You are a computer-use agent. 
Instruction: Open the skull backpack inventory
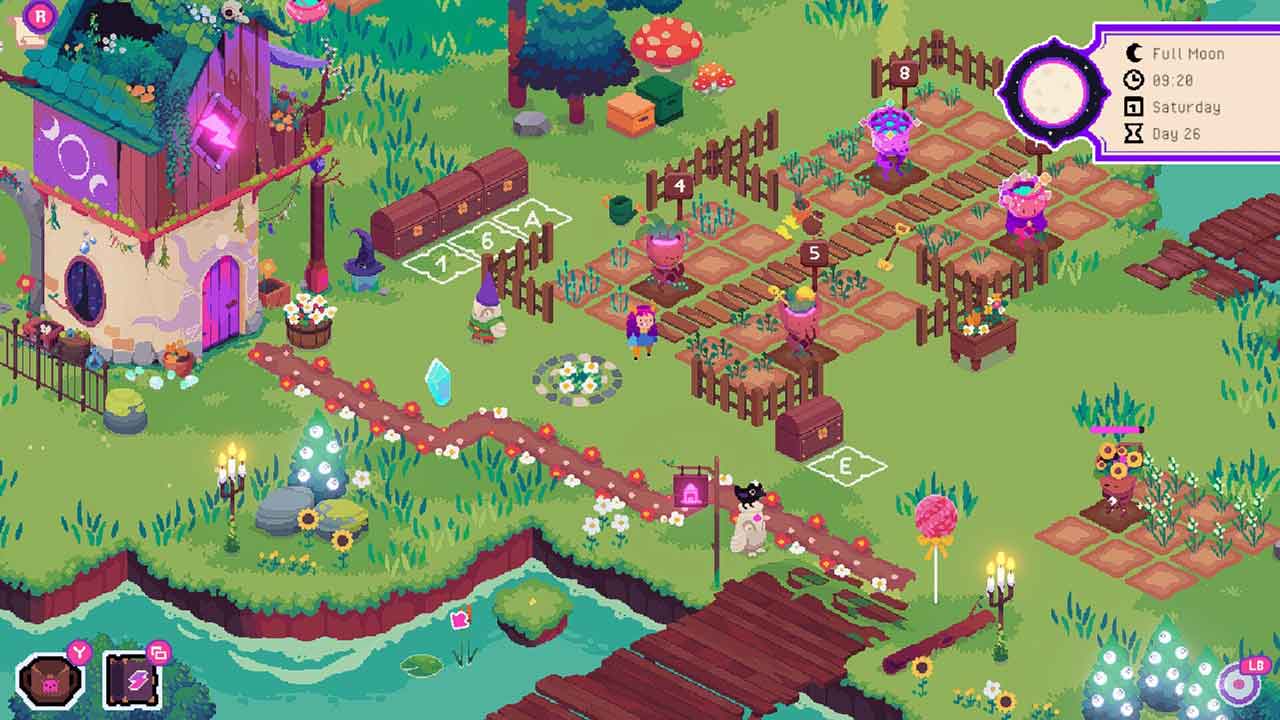tap(48, 683)
